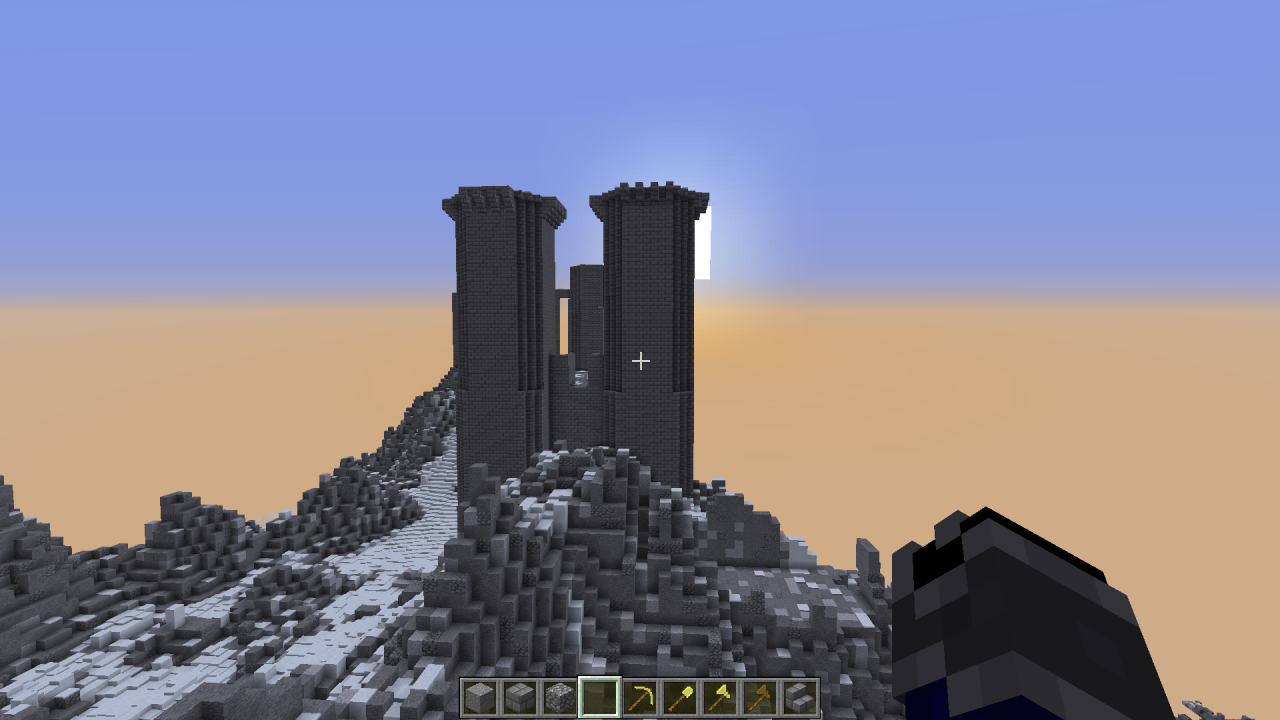This screenshot has width=1280, height=720.
Task: Switch to the golden shovel
Action: [679, 697]
